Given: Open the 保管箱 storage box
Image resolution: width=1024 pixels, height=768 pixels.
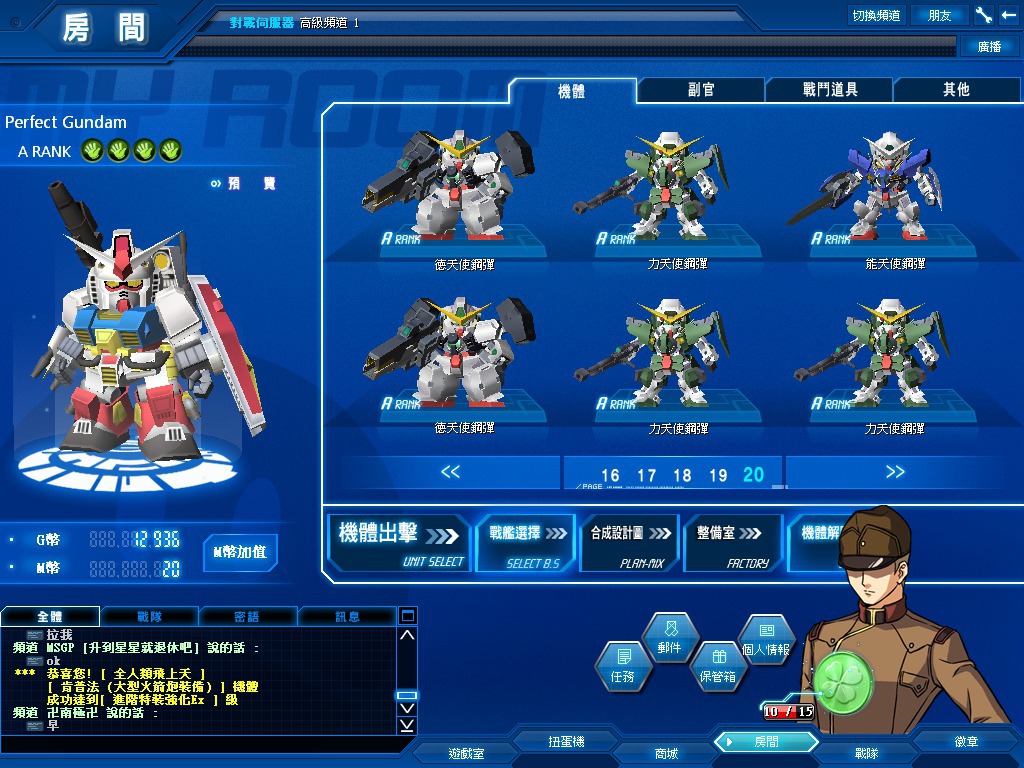Looking at the screenshot, I should pyautogui.click(x=717, y=664).
